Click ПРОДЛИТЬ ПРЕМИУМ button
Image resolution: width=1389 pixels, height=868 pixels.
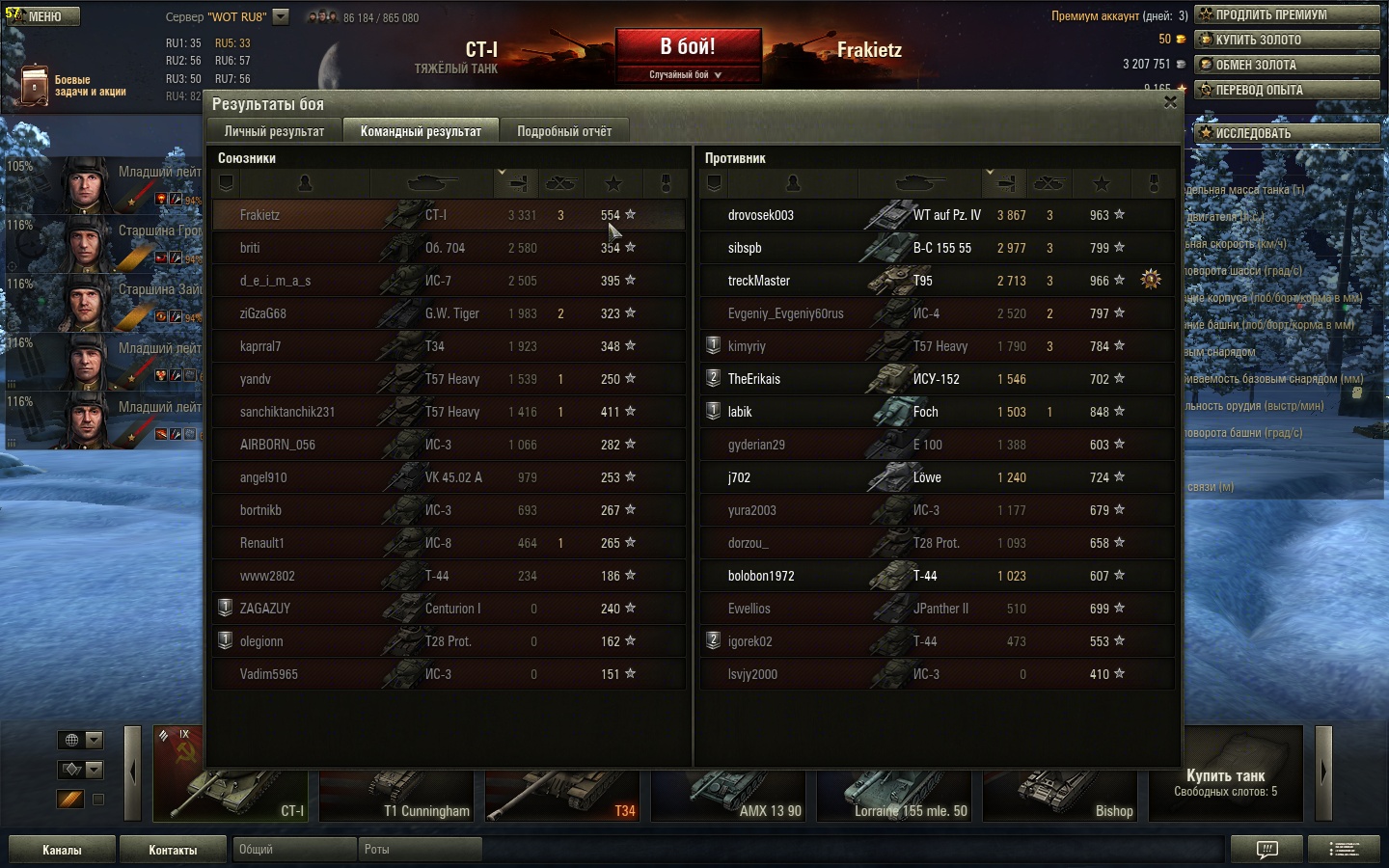coord(1287,14)
